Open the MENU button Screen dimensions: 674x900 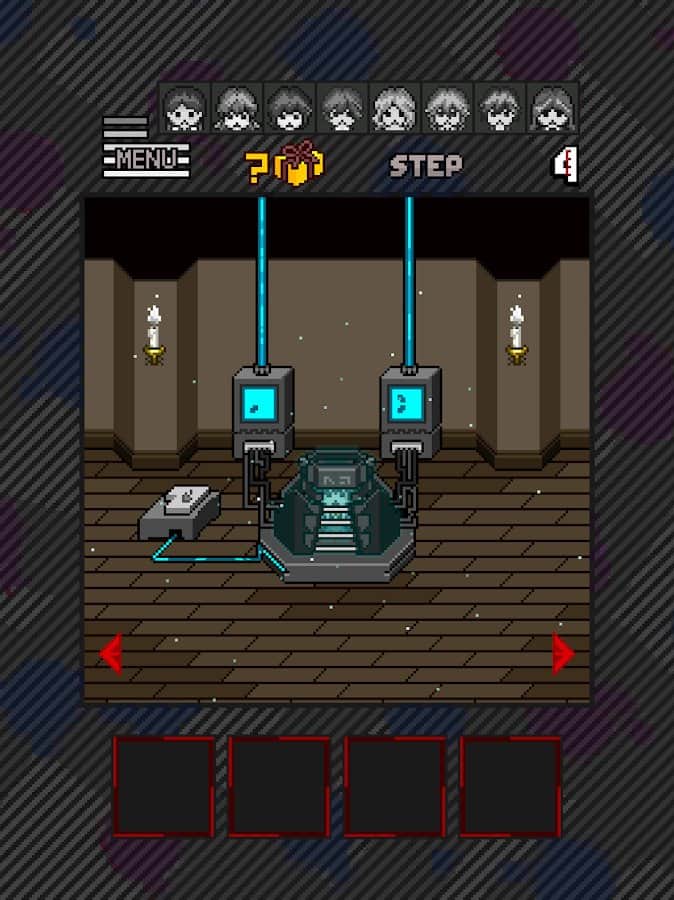tap(145, 156)
